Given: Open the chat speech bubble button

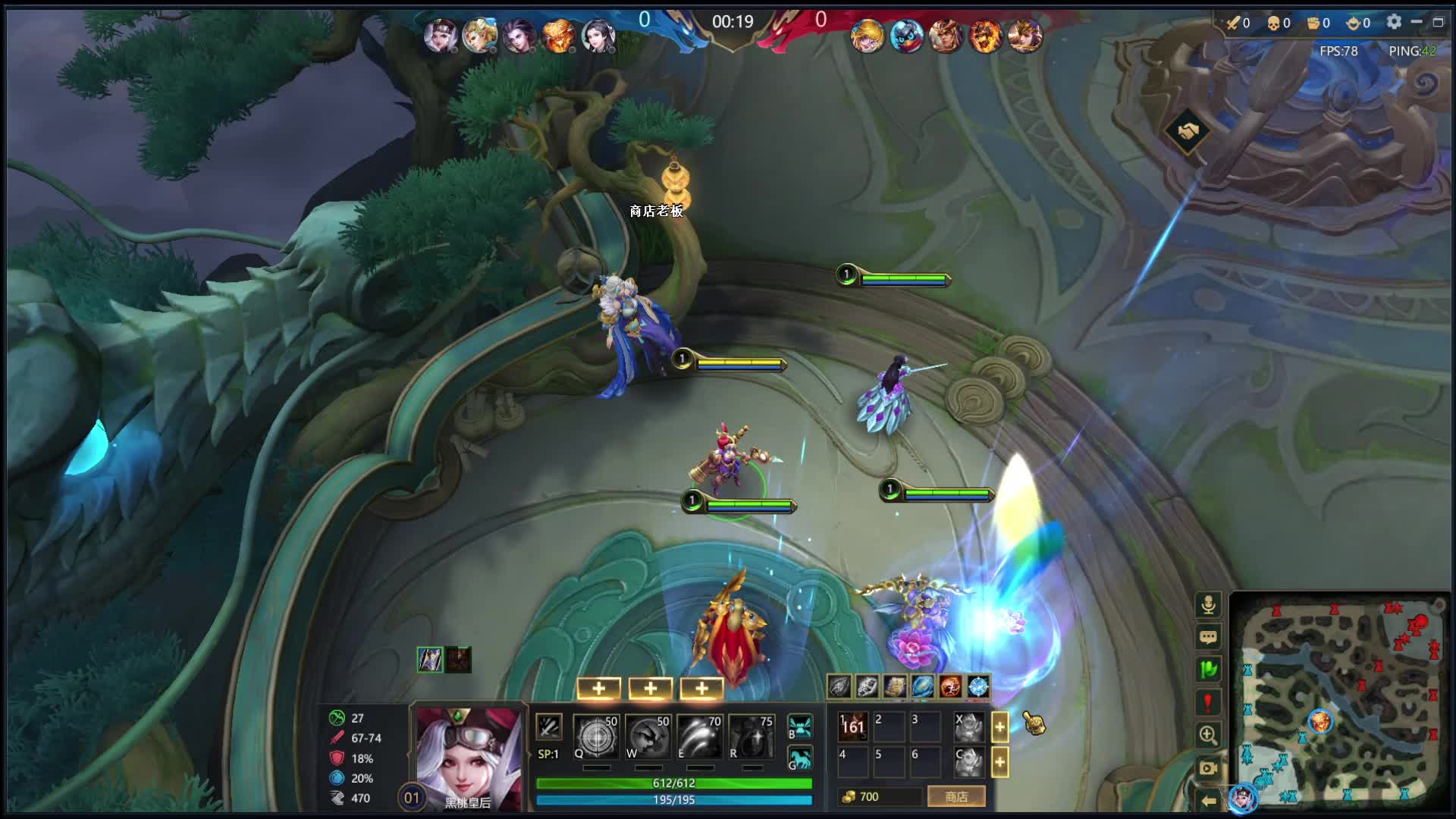Looking at the screenshot, I should [1208, 637].
